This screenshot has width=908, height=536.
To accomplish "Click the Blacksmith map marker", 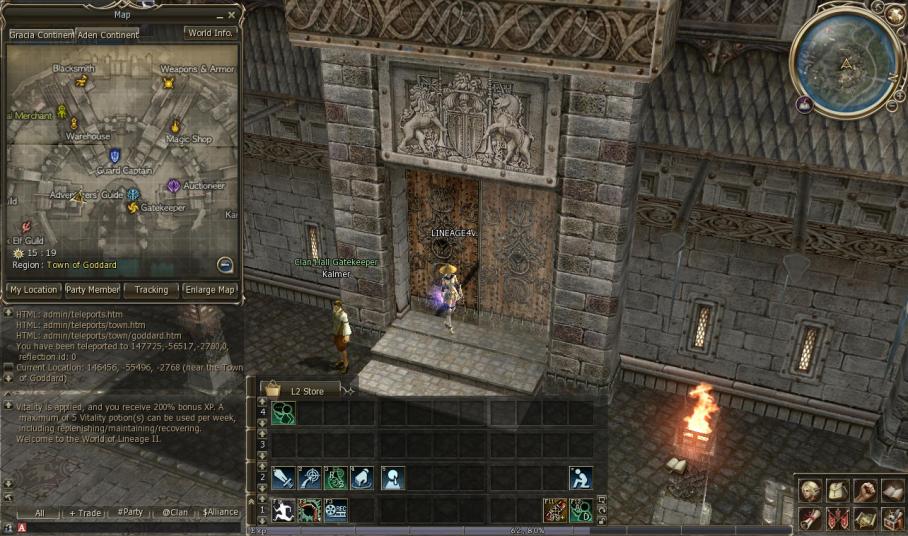I will click(x=81, y=82).
